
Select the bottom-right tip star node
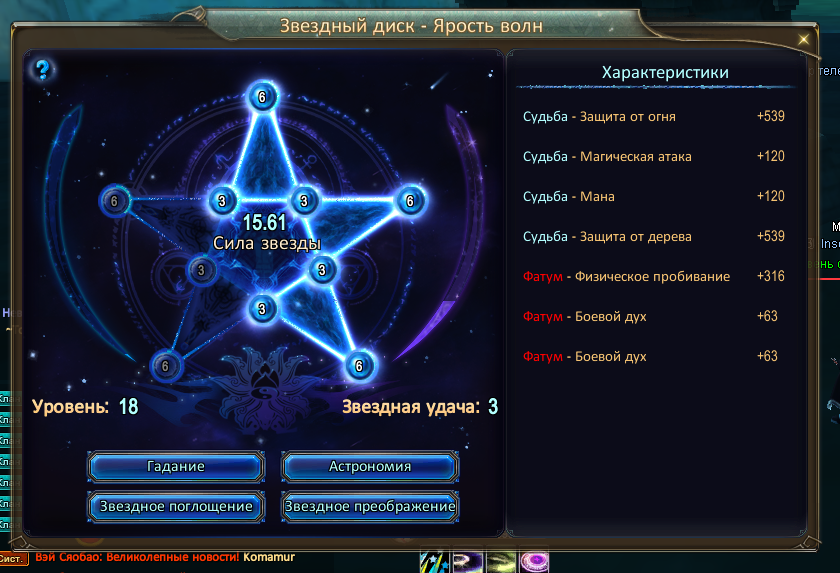tap(360, 366)
